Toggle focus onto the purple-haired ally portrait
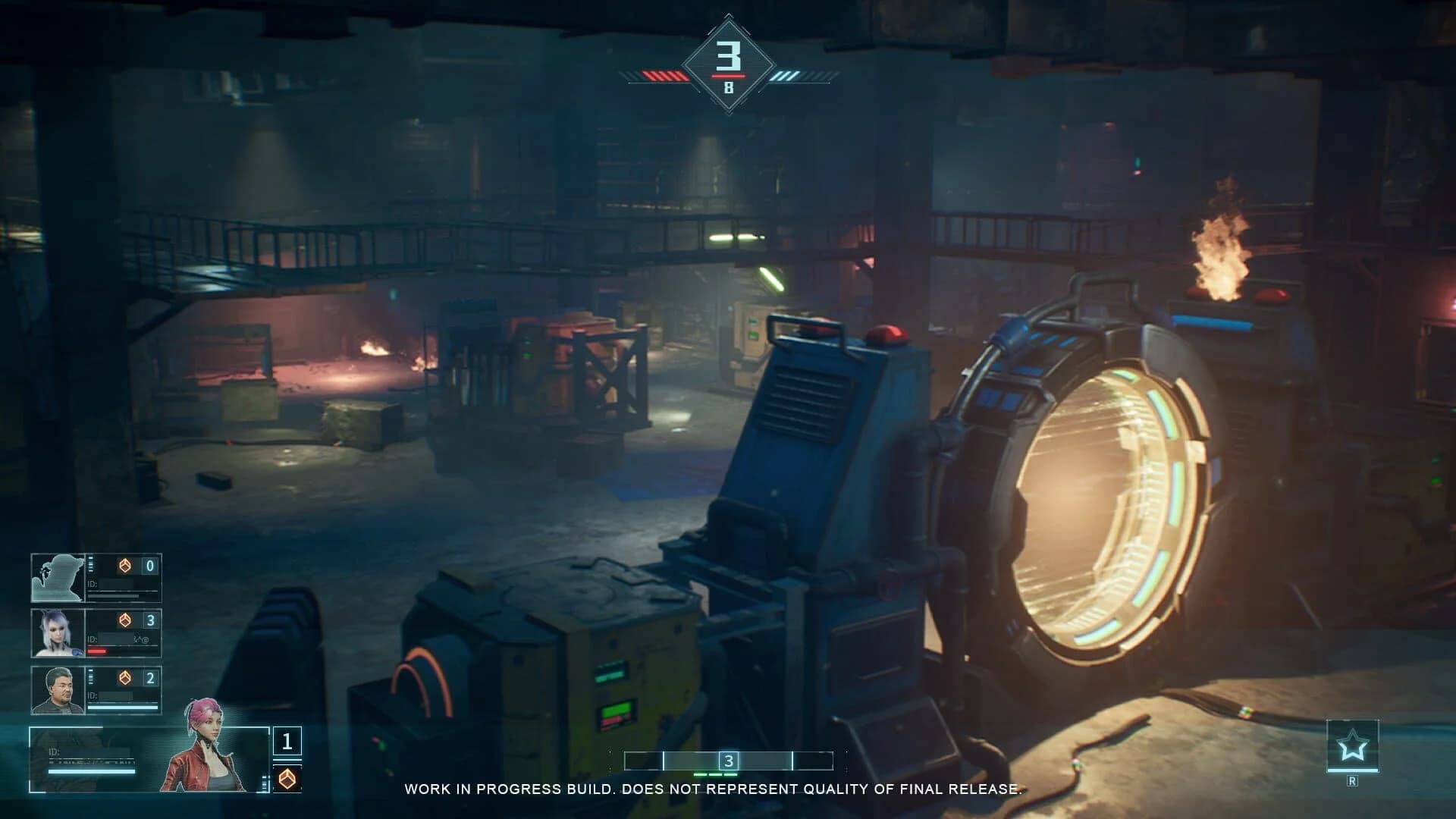The height and width of the screenshot is (819, 1456). tap(59, 633)
